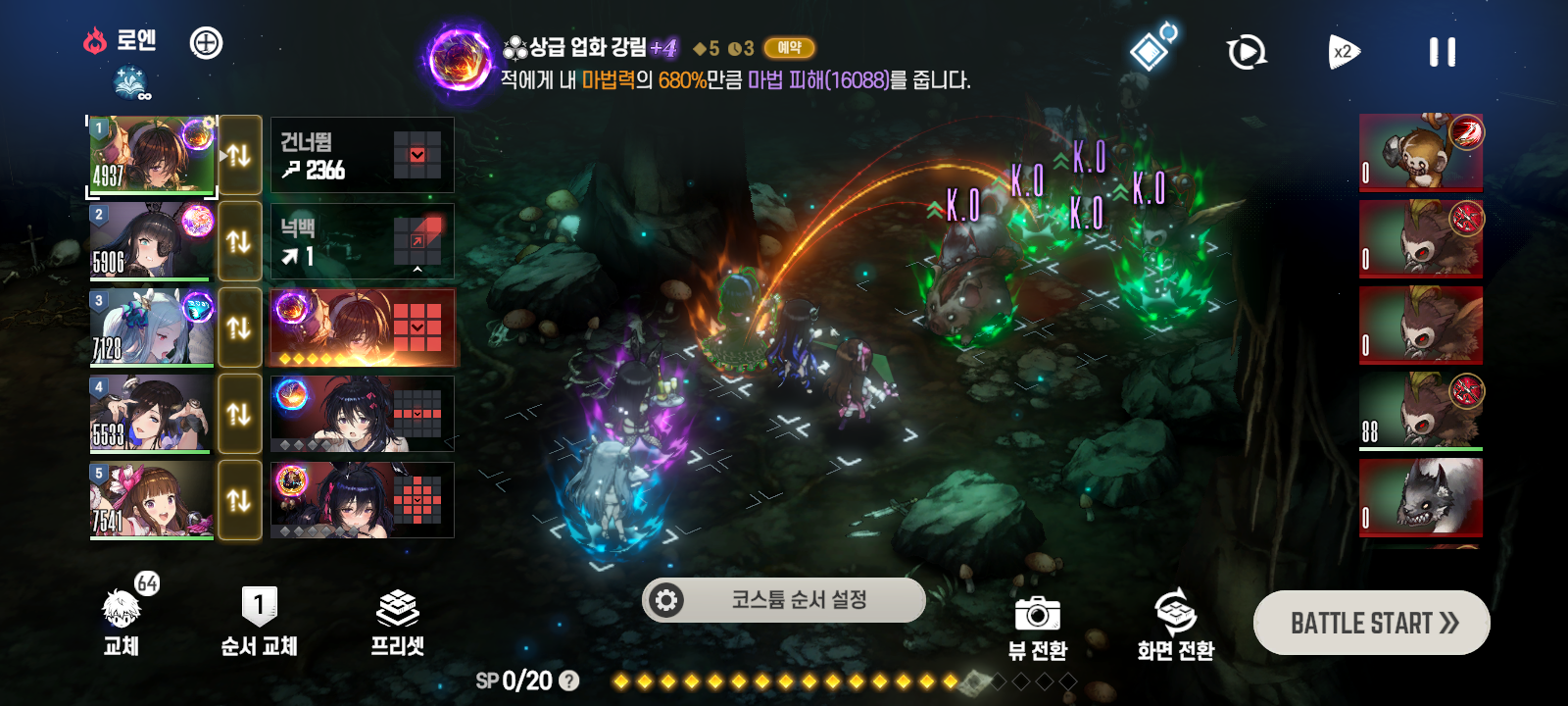Viewport: 1568px width, 706px height.
Task: Open the 프리셋 preset menu
Action: [397, 623]
